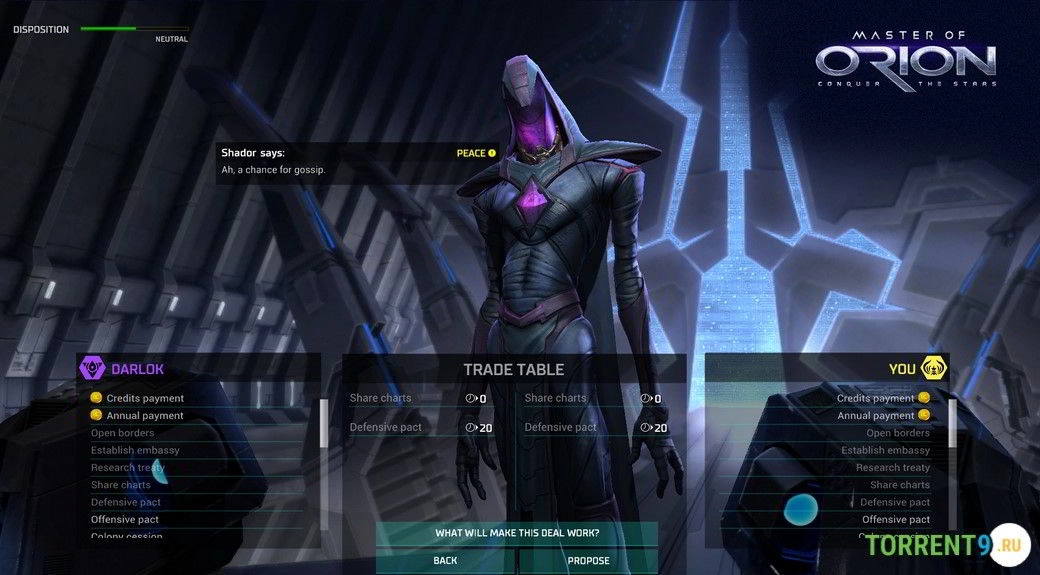Add Offensive pact from your list
Image resolution: width=1040 pixels, height=575 pixels.
[x=896, y=519]
